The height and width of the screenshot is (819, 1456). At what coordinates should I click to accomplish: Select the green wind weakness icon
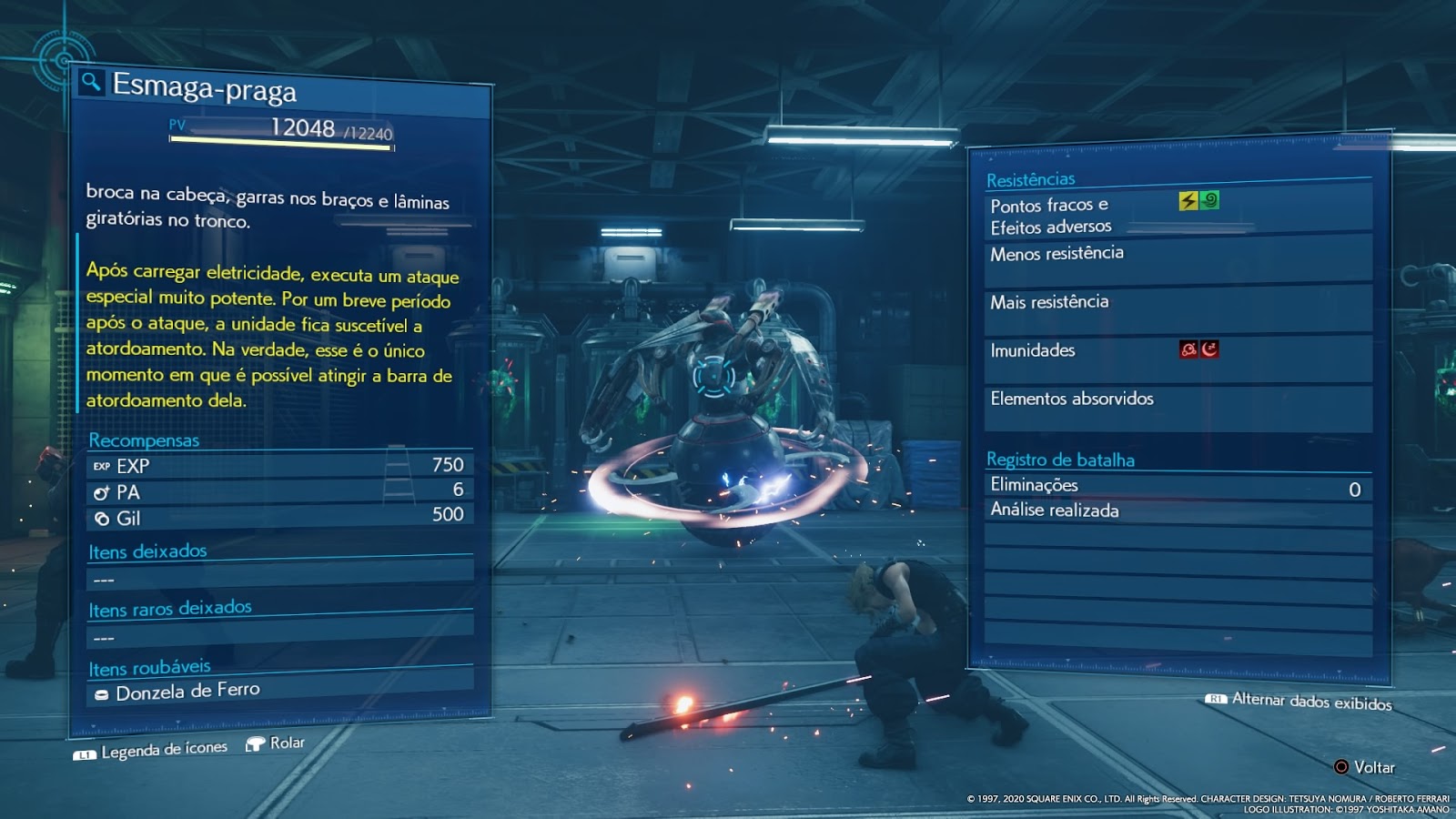[x=1209, y=200]
